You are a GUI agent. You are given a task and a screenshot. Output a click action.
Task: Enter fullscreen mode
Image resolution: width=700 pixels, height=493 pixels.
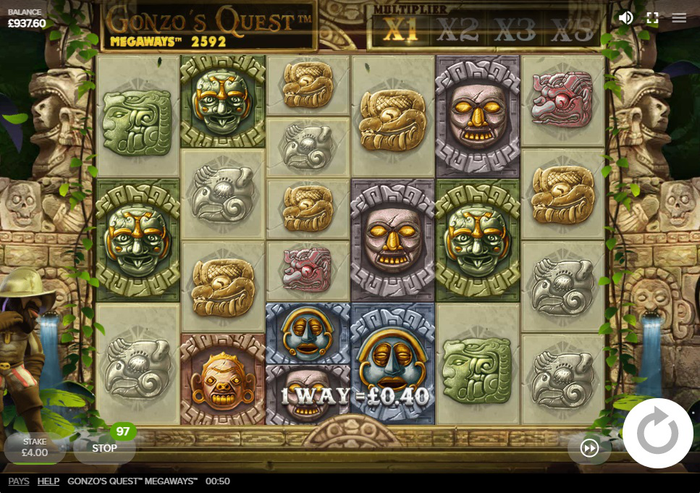[652, 17]
